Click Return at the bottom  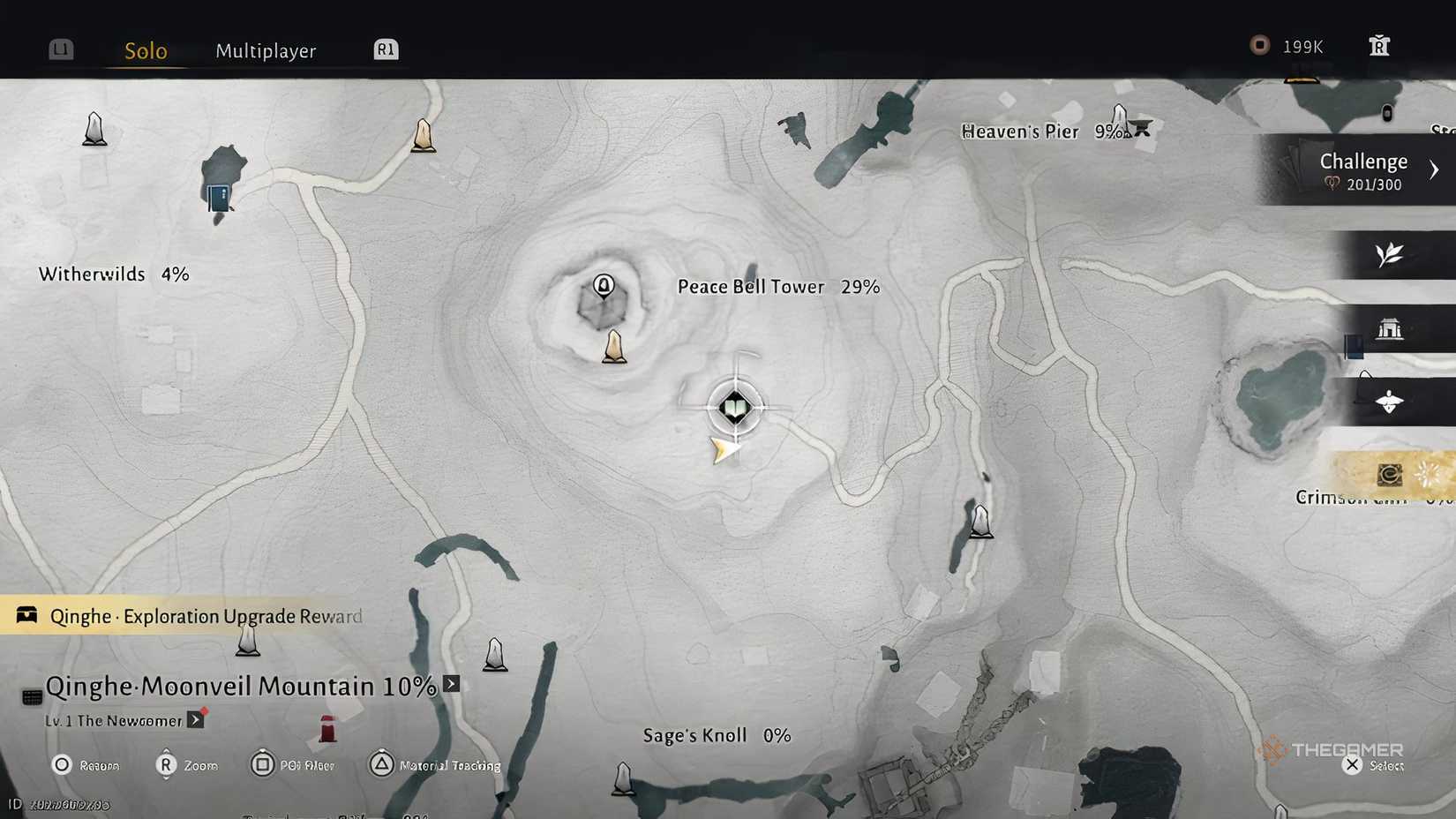click(88, 765)
